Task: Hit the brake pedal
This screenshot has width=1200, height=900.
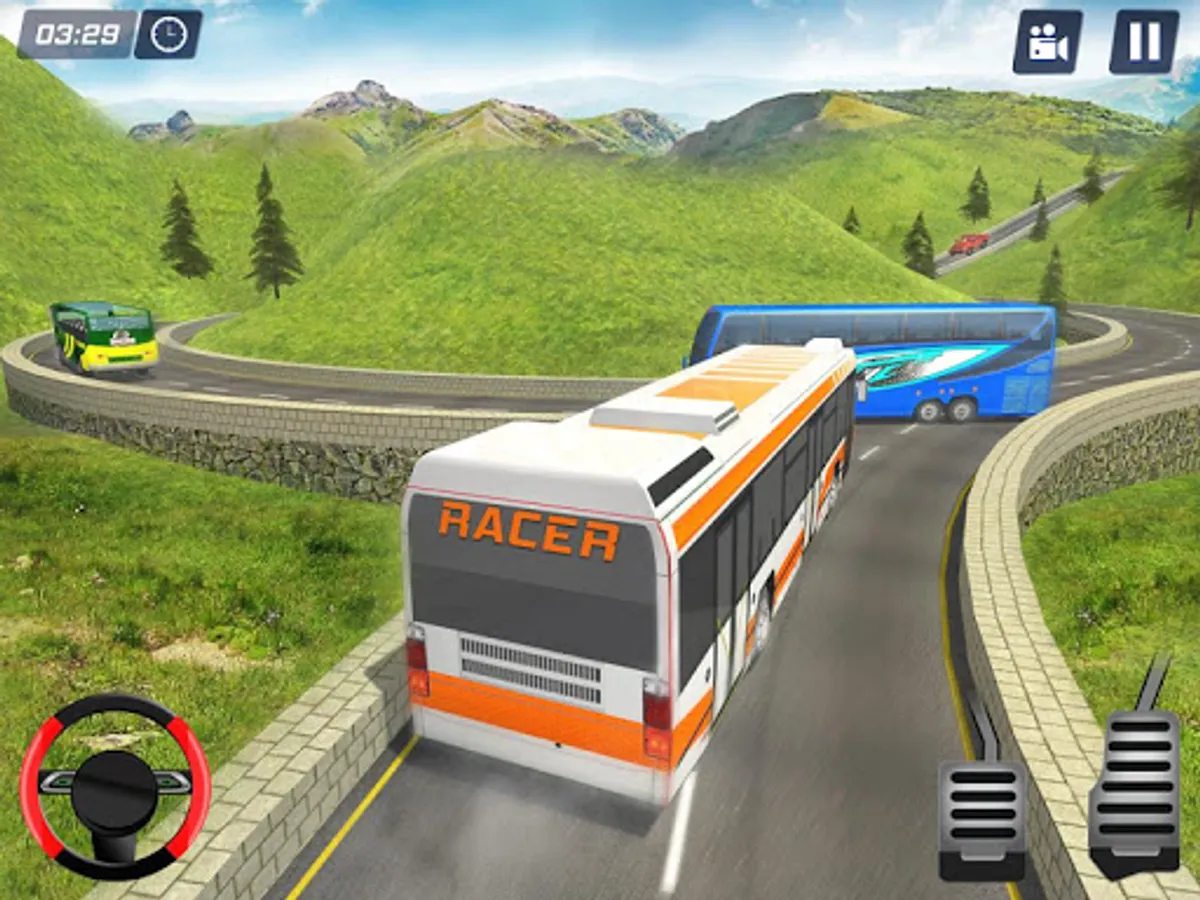Action: [x=982, y=817]
